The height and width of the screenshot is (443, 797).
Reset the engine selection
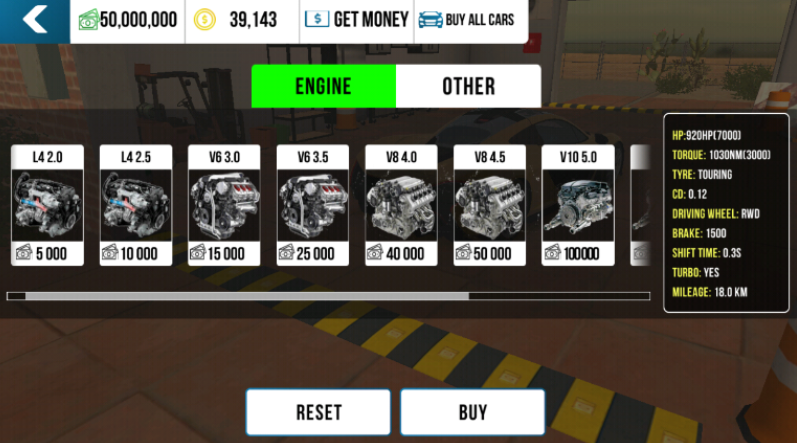318,412
